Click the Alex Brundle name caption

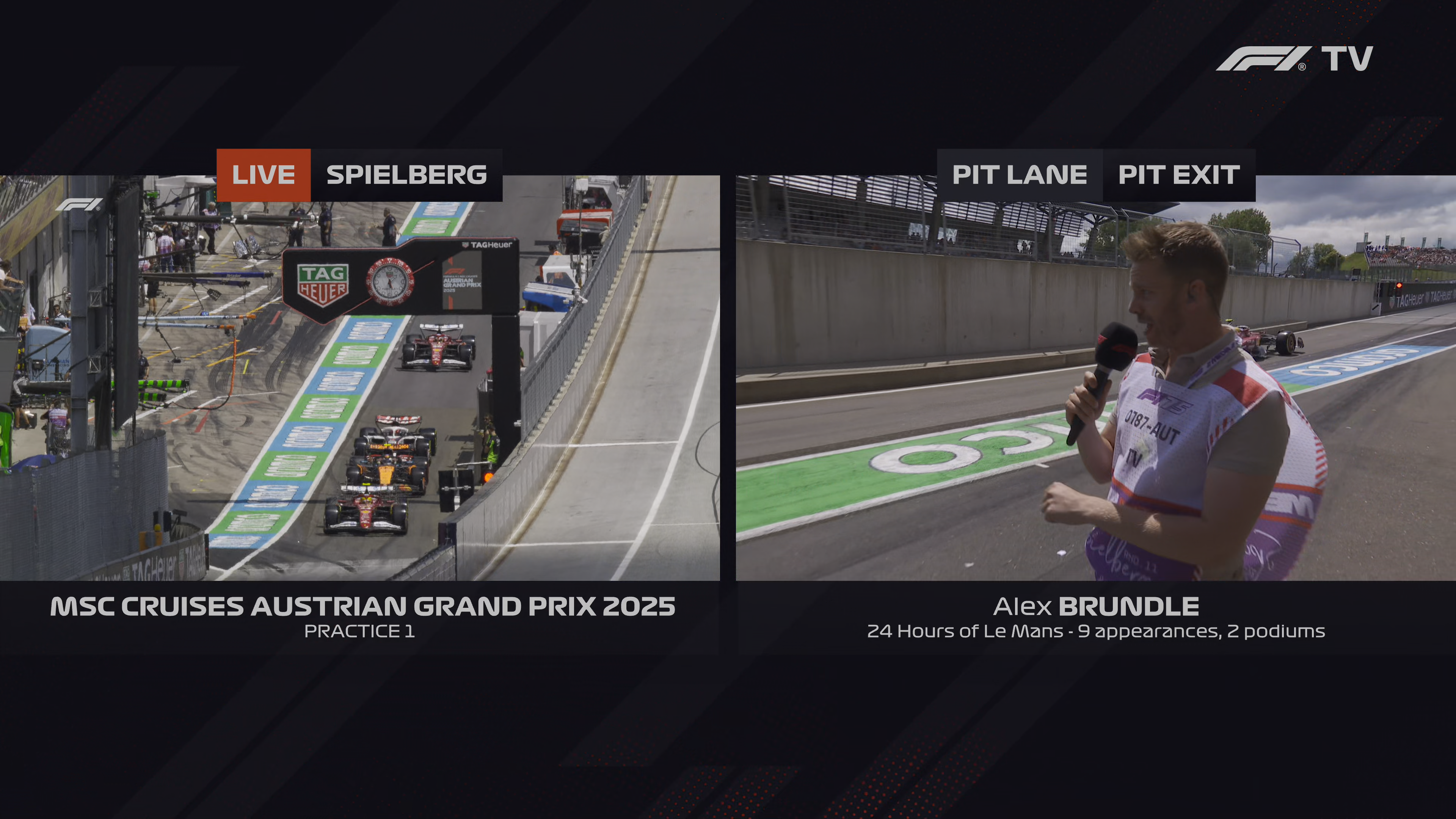[x=1095, y=607]
